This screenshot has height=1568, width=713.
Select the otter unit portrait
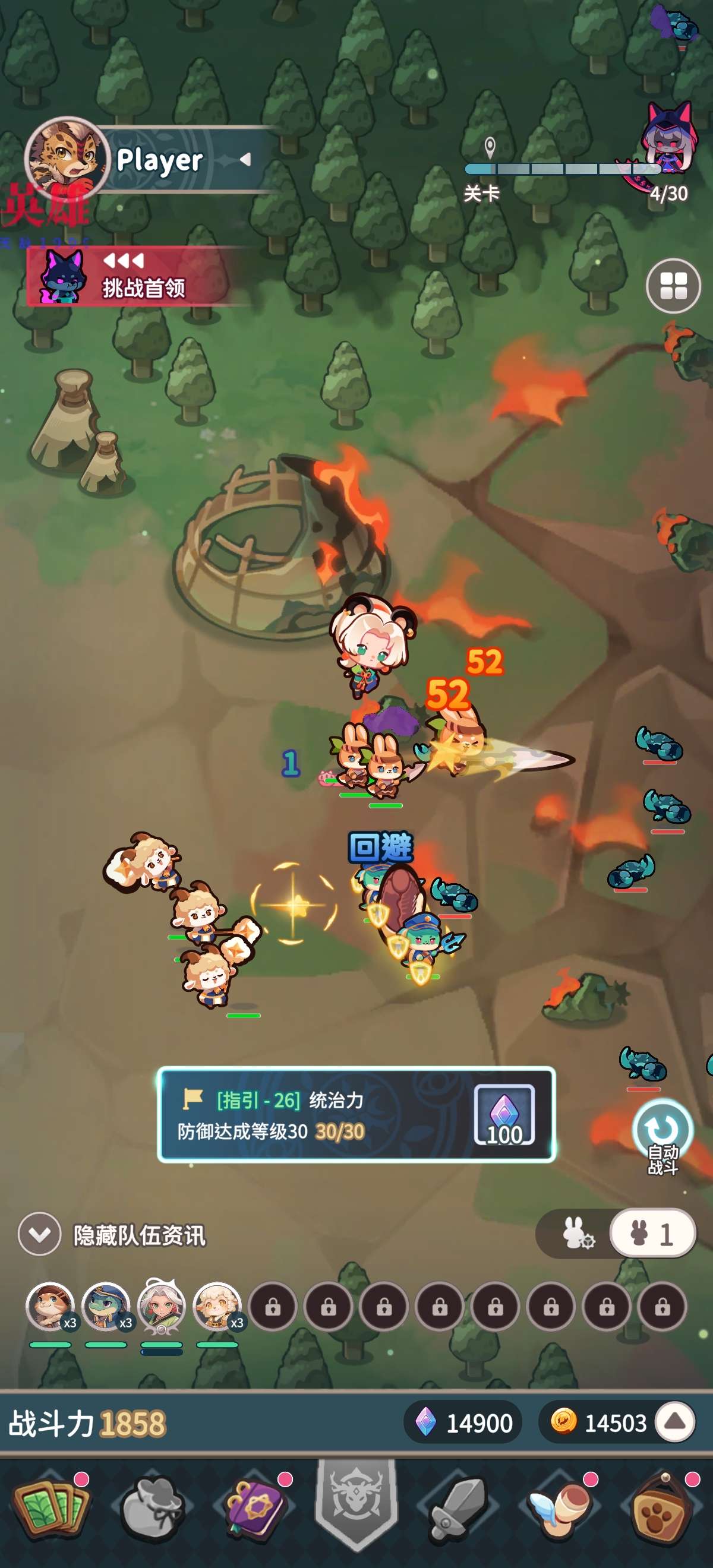(50, 1306)
